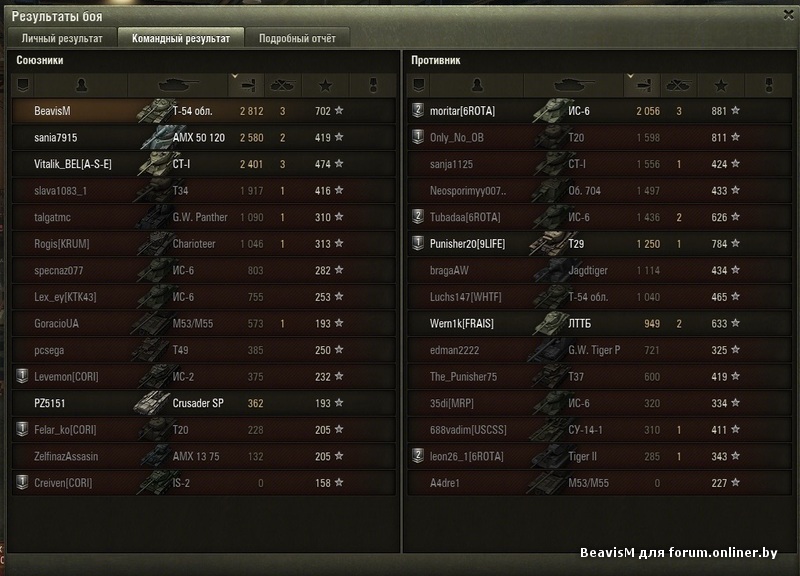800x576 pixels.
Task: Select enemy row A4dre1
Action: point(599,482)
